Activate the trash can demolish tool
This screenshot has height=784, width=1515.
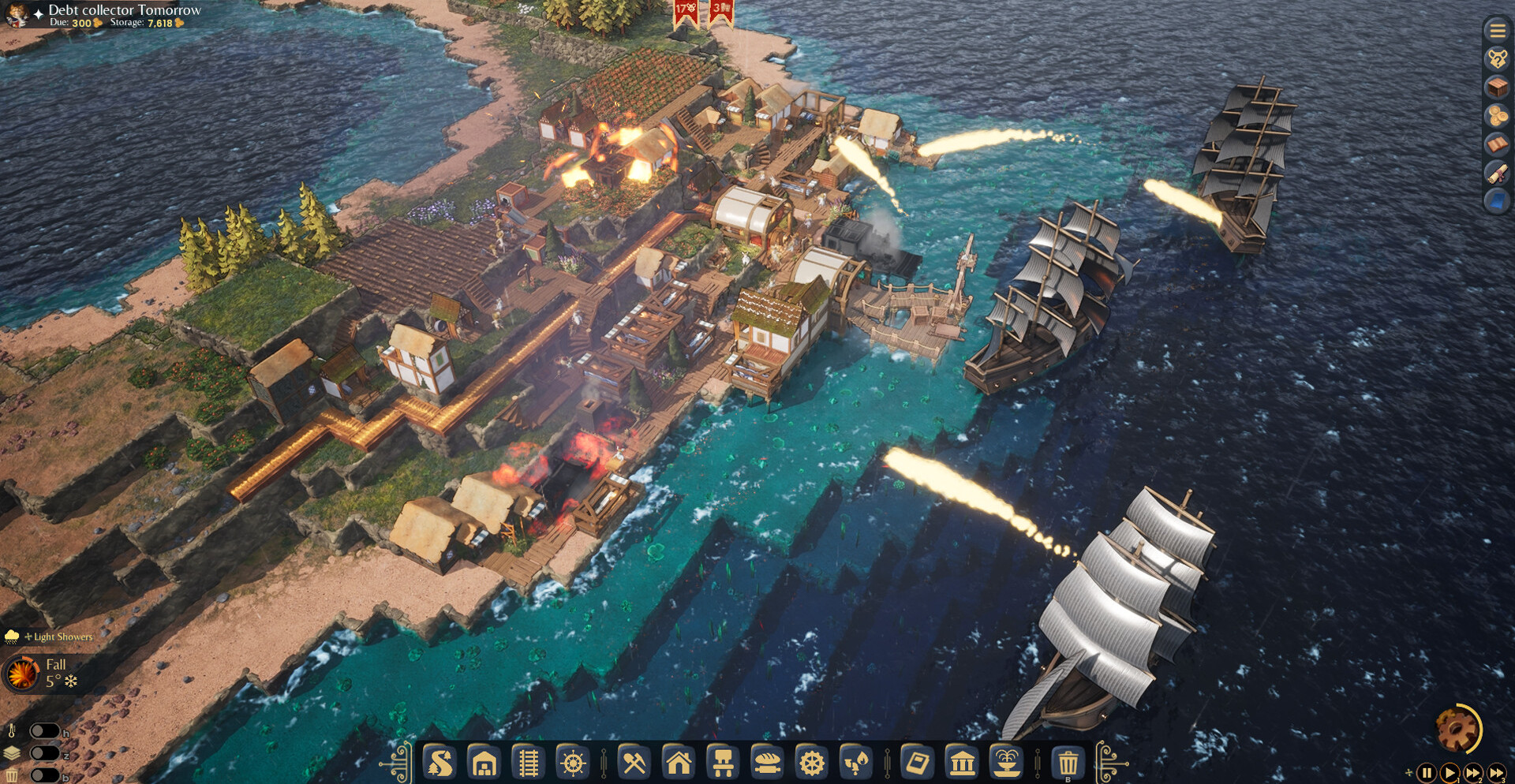[1068, 763]
